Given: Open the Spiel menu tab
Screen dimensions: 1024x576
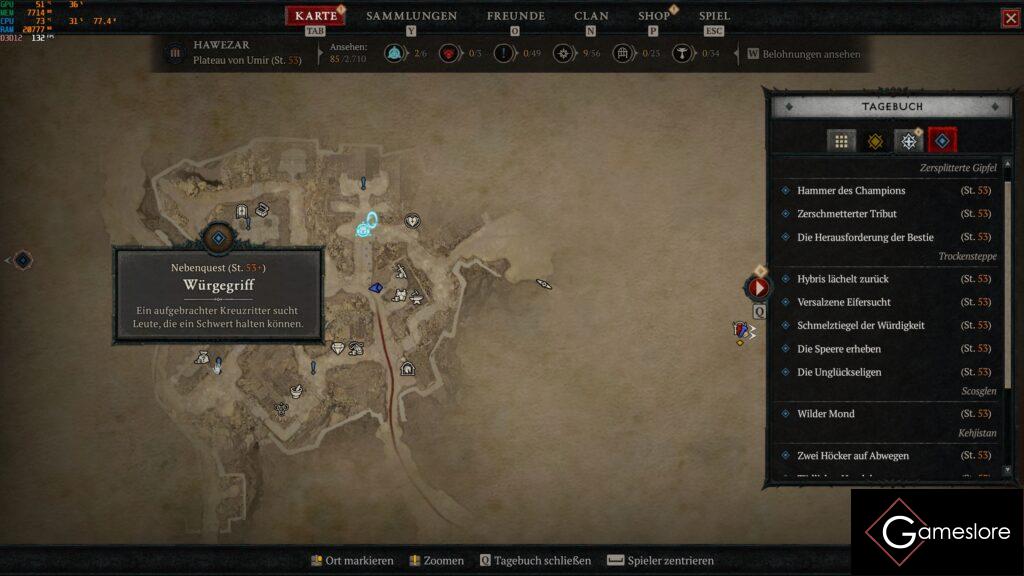Looking at the screenshot, I should pyautogui.click(x=714, y=16).
